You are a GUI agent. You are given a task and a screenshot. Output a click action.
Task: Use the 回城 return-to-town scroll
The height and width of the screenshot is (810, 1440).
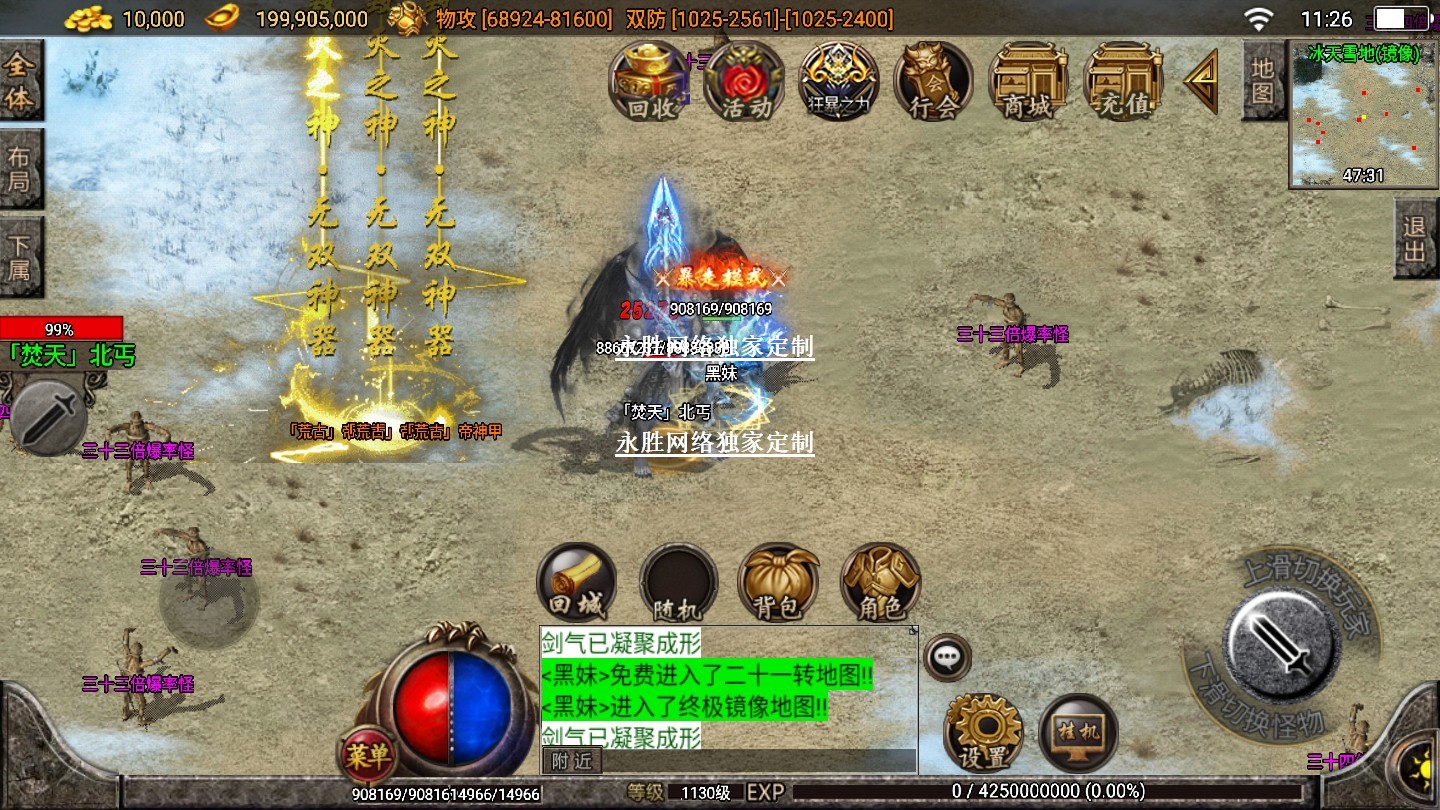tap(577, 583)
